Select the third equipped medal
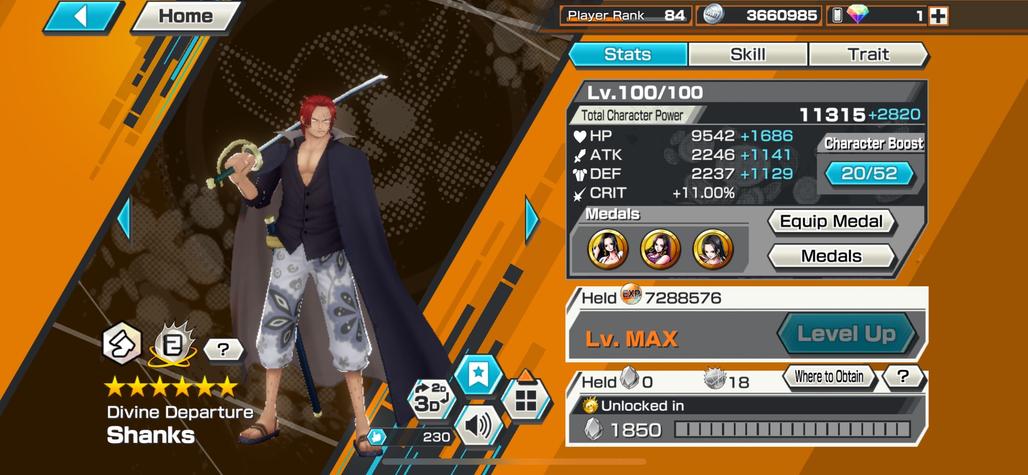The height and width of the screenshot is (475, 1028). pos(712,249)
